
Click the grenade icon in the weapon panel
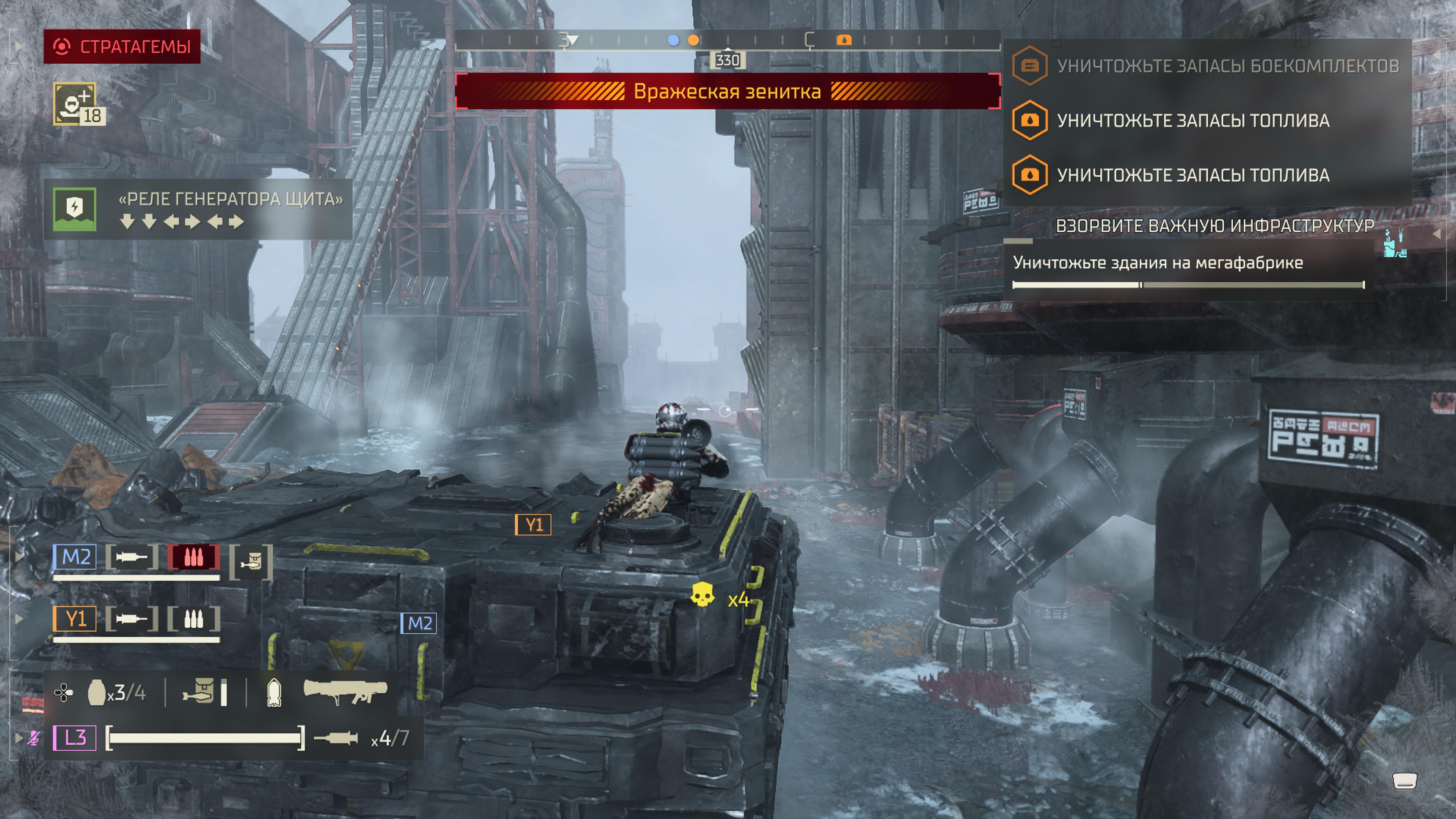click(97, 692)
